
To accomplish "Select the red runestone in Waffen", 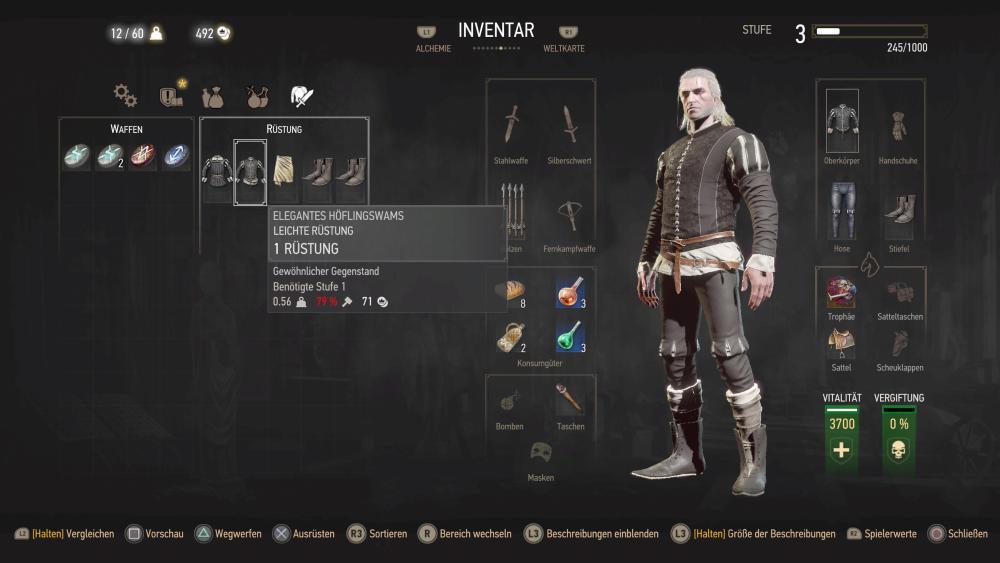I will point(143,157).
